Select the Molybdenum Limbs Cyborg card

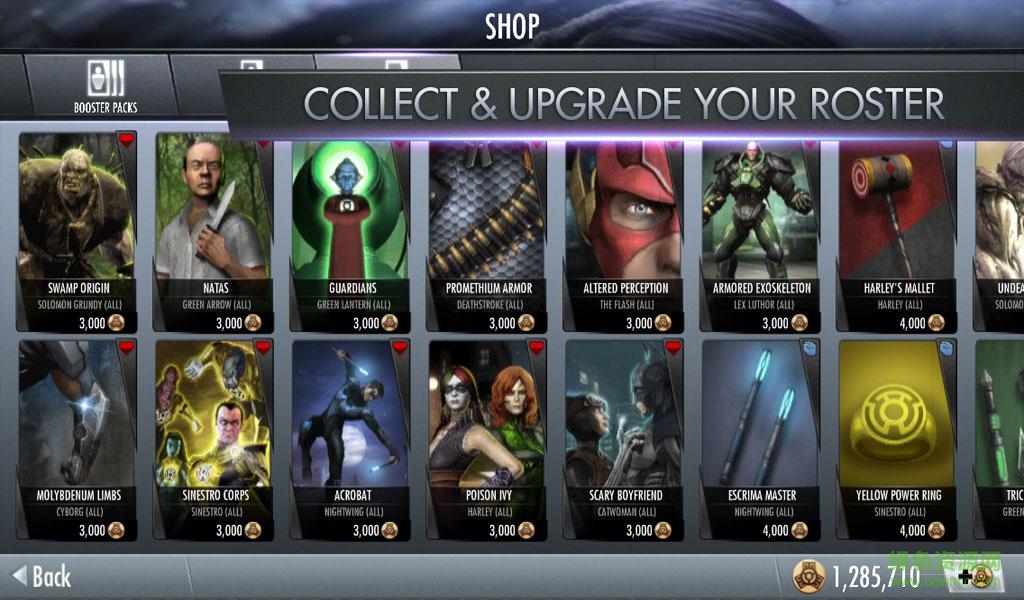point(76,440)
